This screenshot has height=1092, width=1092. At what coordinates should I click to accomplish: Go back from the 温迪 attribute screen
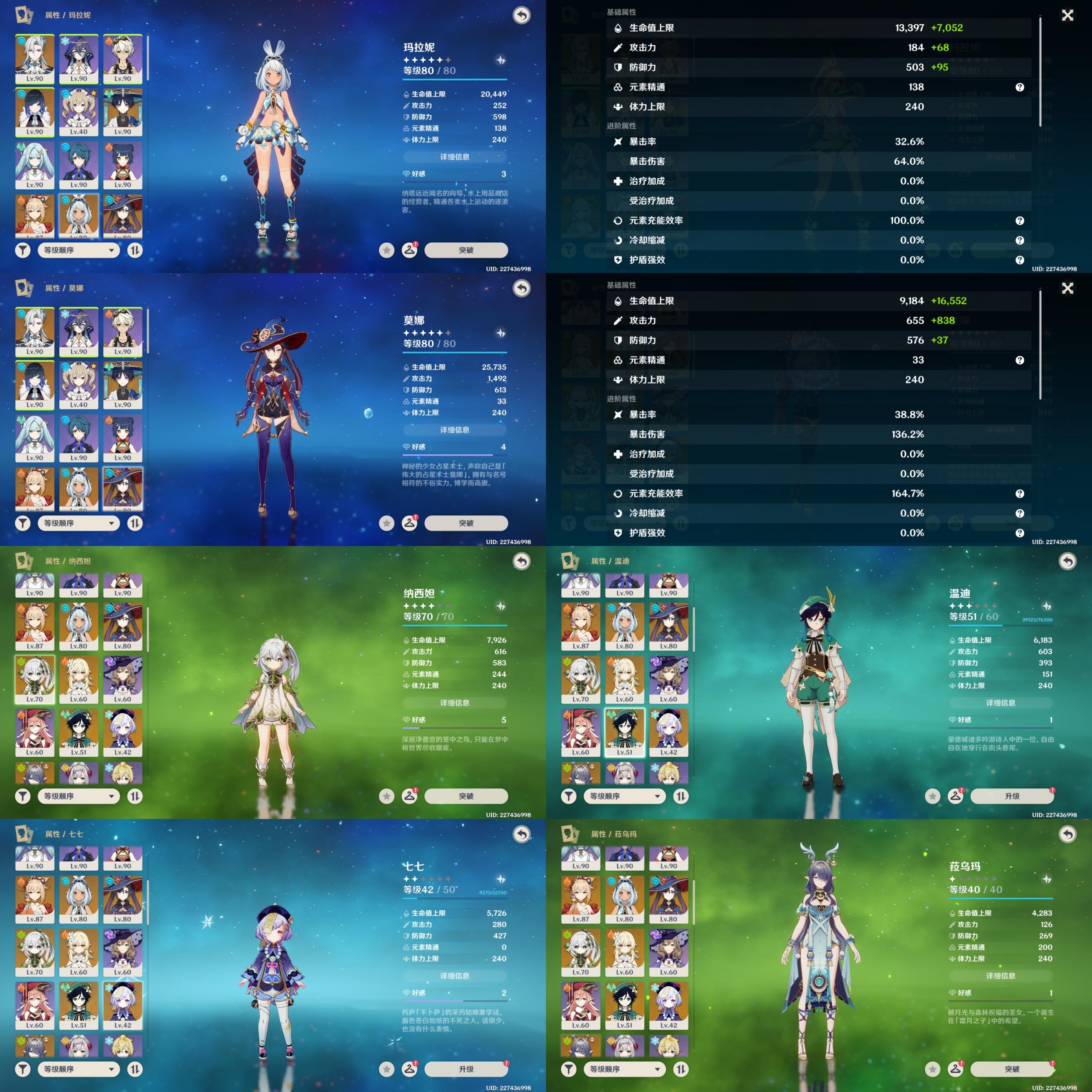(x=1067, y=561)
